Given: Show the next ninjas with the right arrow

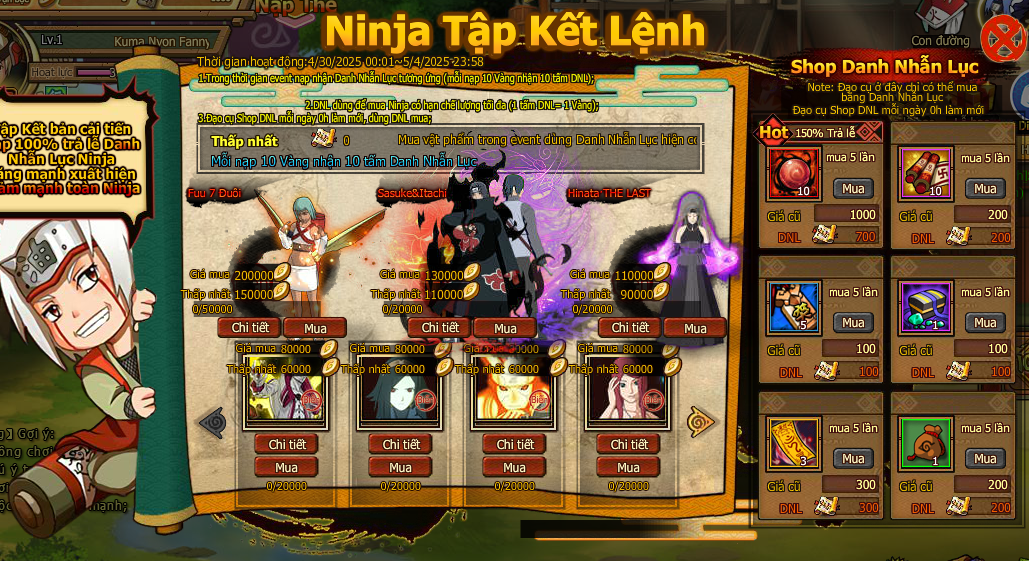Looking at the screenshot, I should point(701,422).
